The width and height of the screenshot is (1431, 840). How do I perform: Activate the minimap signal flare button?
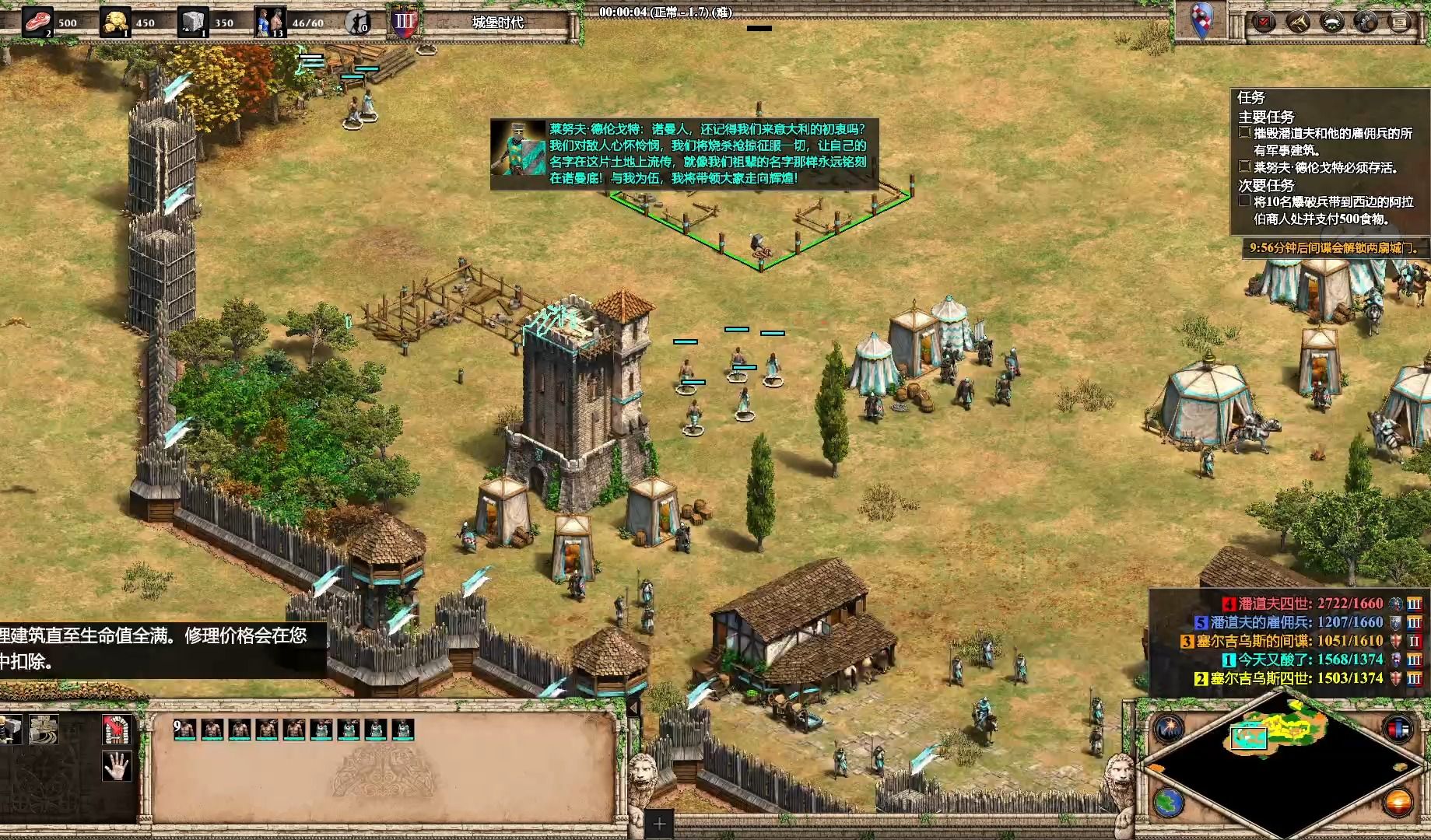[x=1169, y=729]
